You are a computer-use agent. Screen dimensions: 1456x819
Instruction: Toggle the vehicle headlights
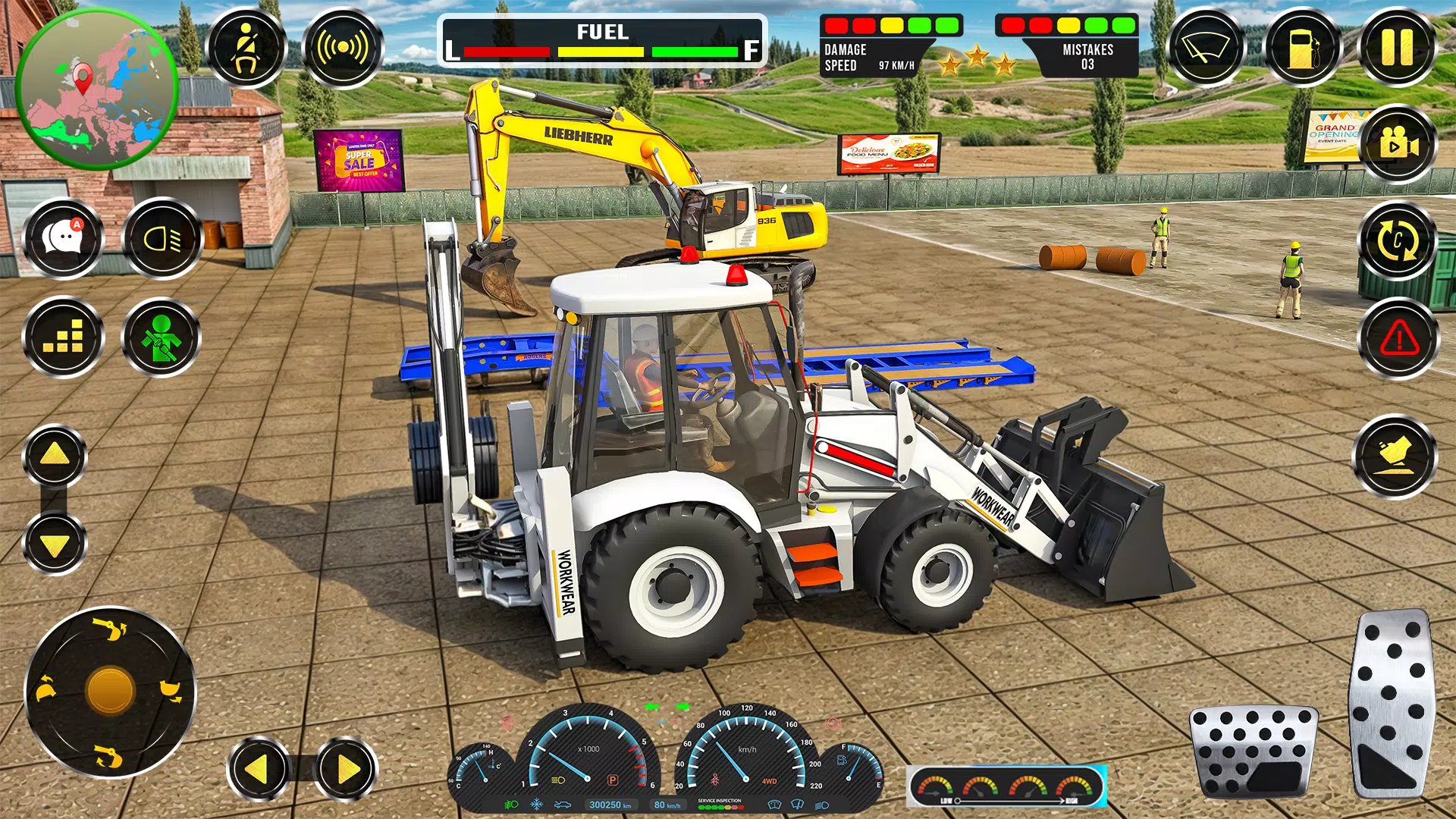click(x=159, y=238)
